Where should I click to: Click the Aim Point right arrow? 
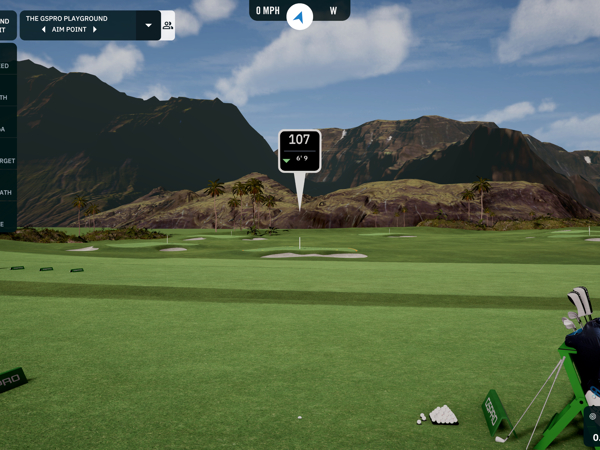[x=95, y=30]
